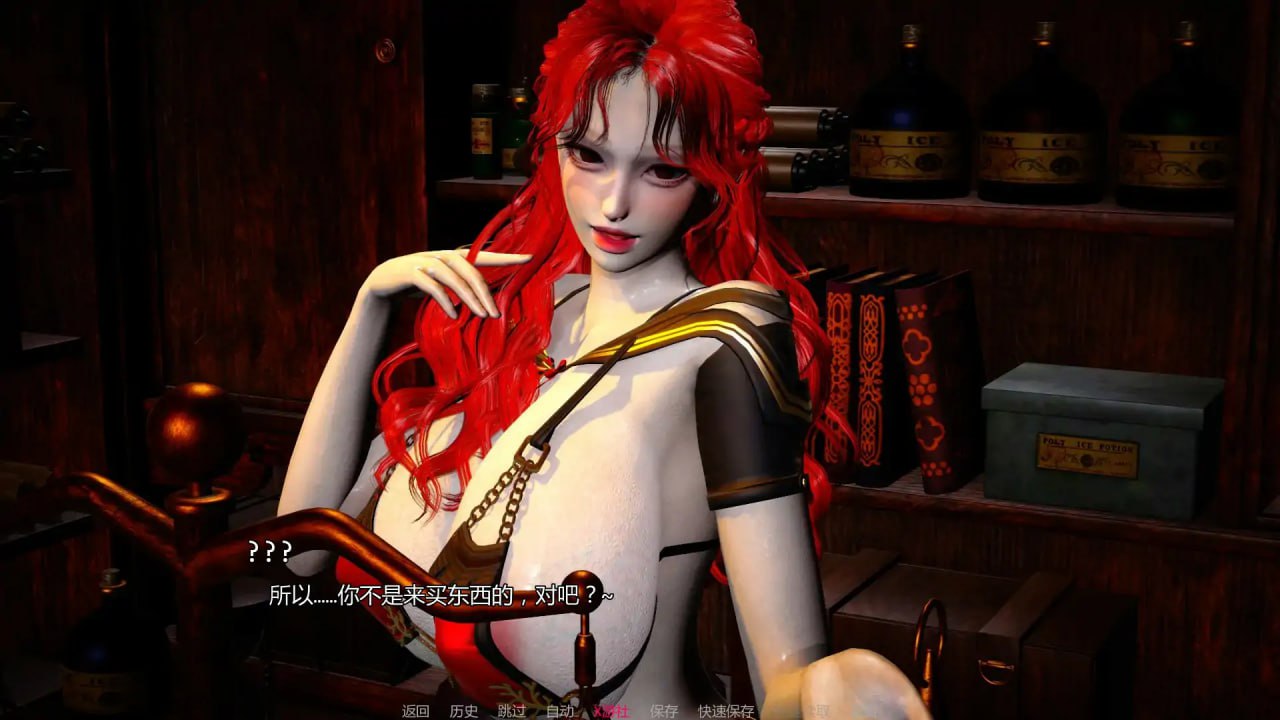Click the faint 读取 load option
This screenshot has width=1280, height=720.
[x=820, y=711]
